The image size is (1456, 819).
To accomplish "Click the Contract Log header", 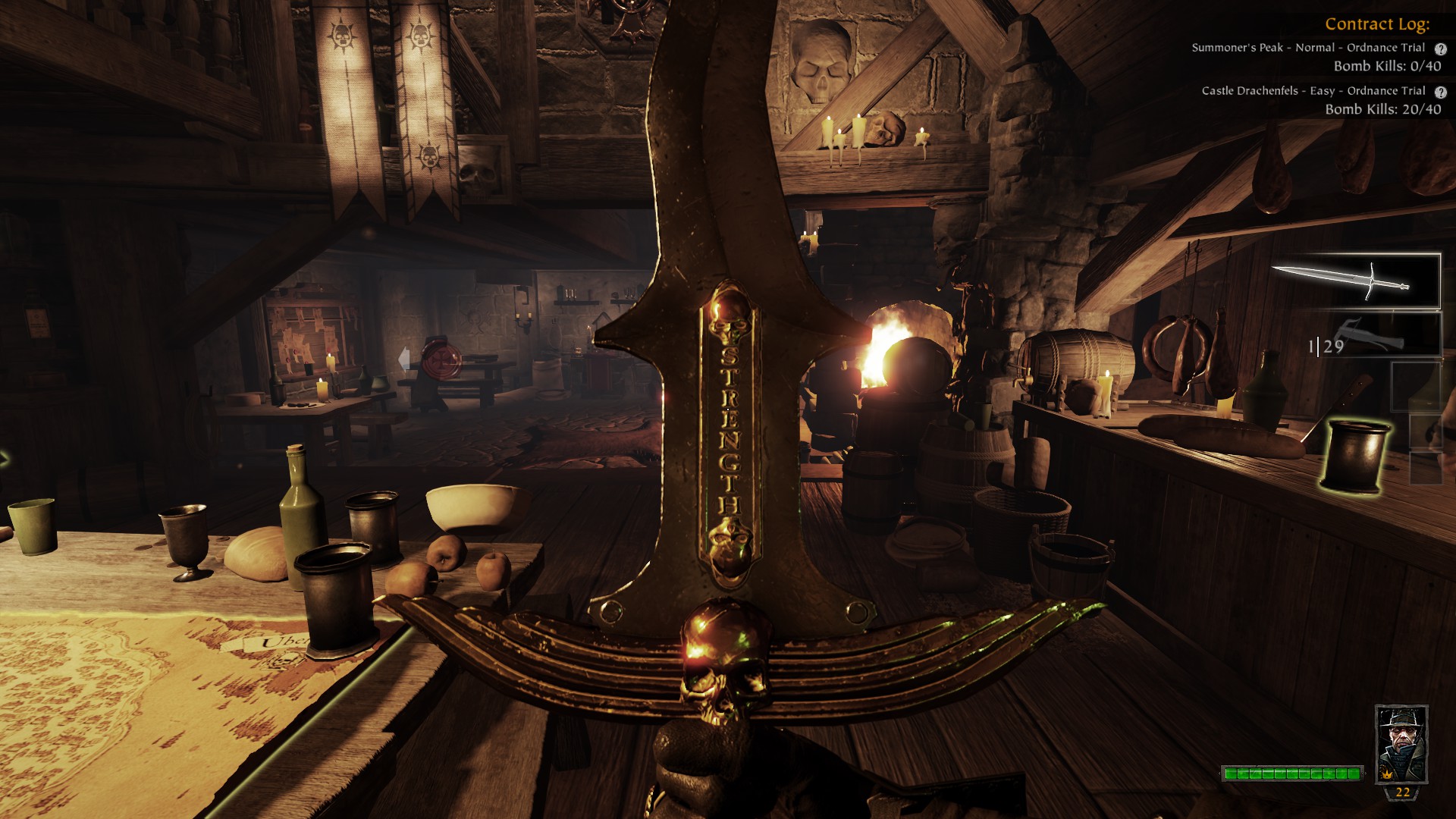I will (1376, 24).
